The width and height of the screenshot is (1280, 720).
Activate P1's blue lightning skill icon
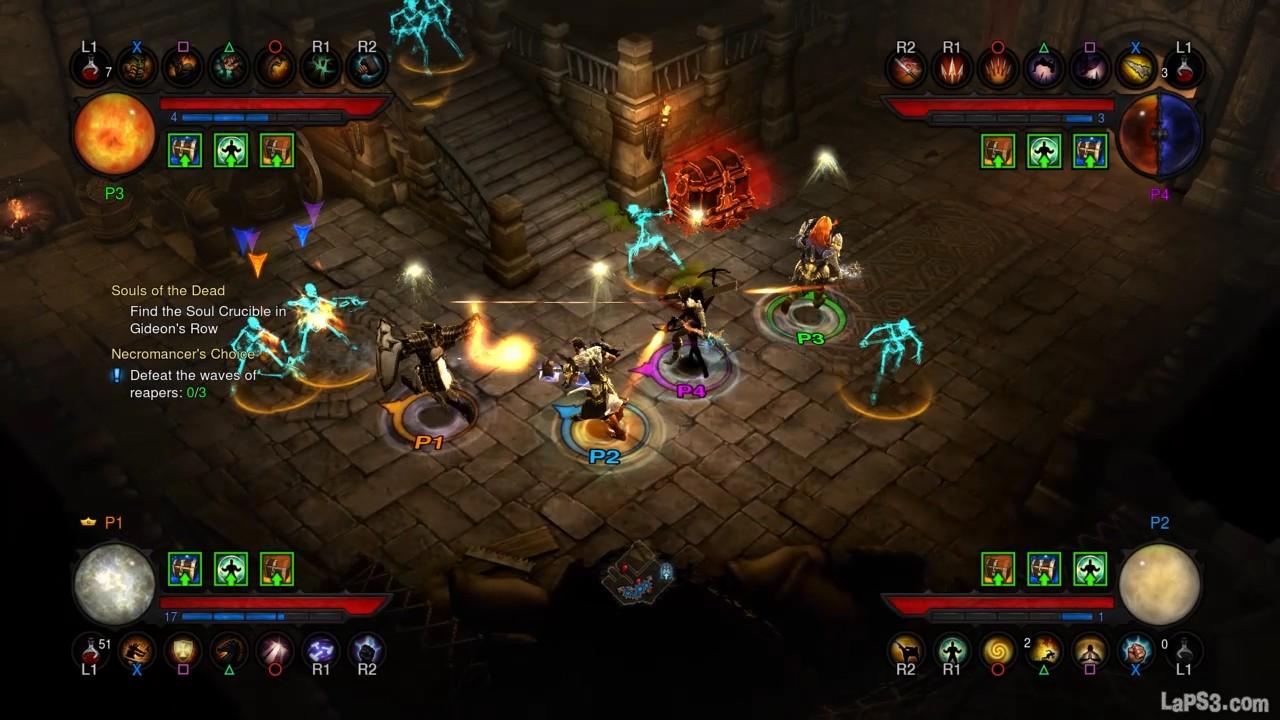(320, 650)
